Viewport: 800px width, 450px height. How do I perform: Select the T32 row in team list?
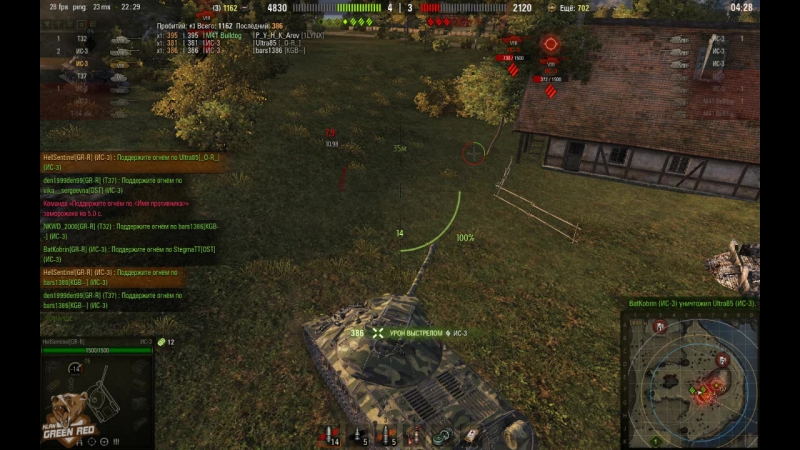(x=82, y=39)
